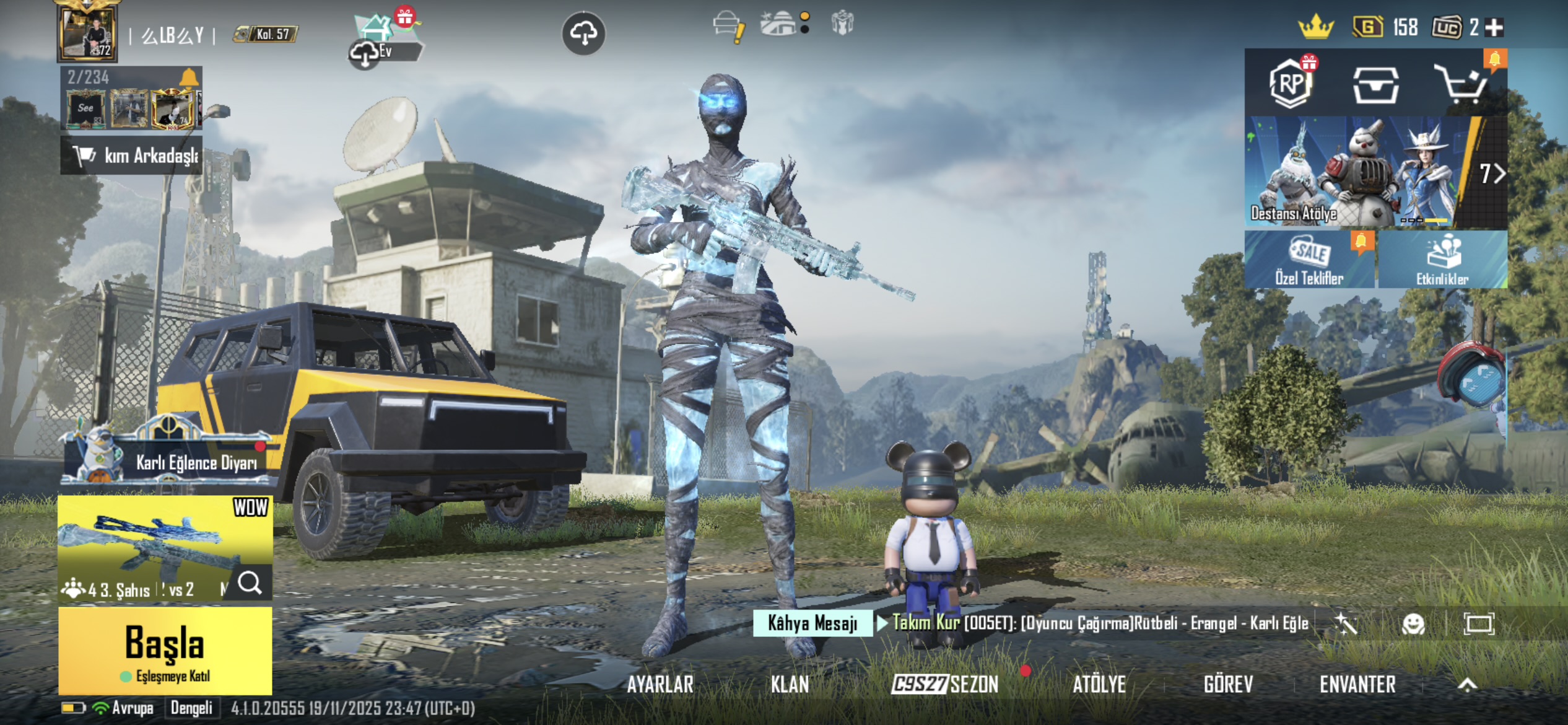Open the AYARLAR menu item

660,685
